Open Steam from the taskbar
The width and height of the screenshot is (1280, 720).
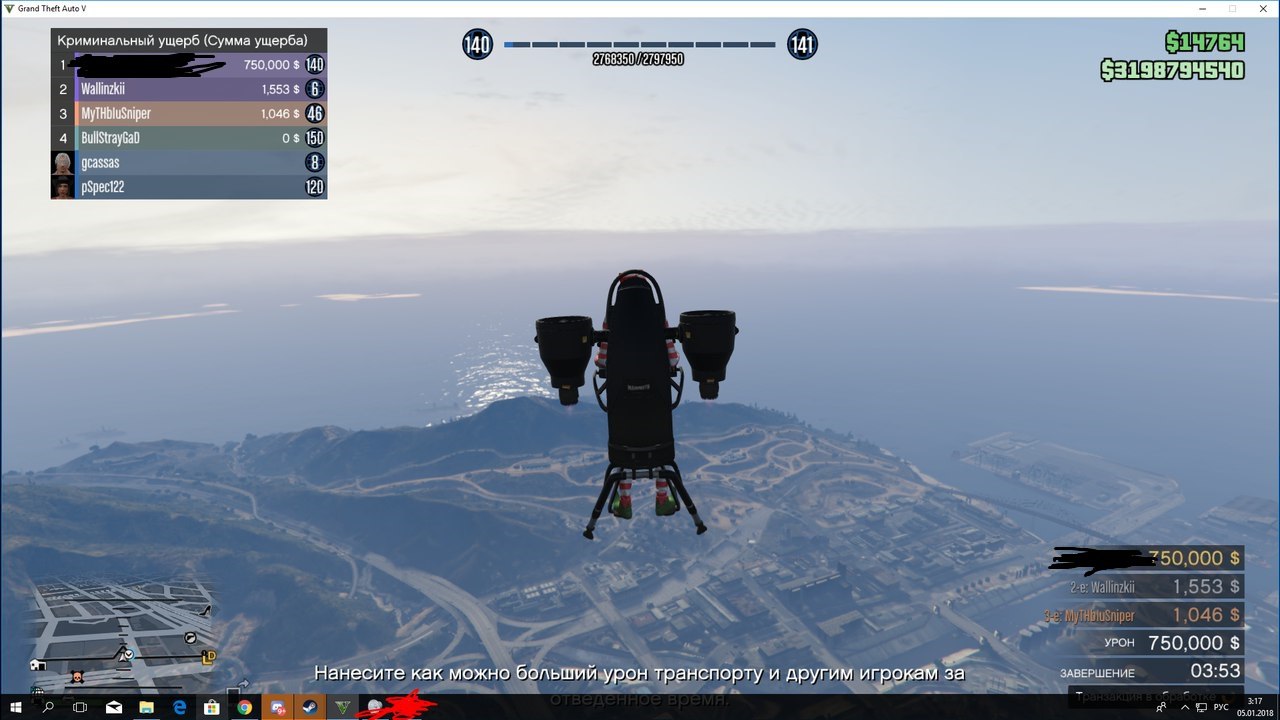pos(308,707)
